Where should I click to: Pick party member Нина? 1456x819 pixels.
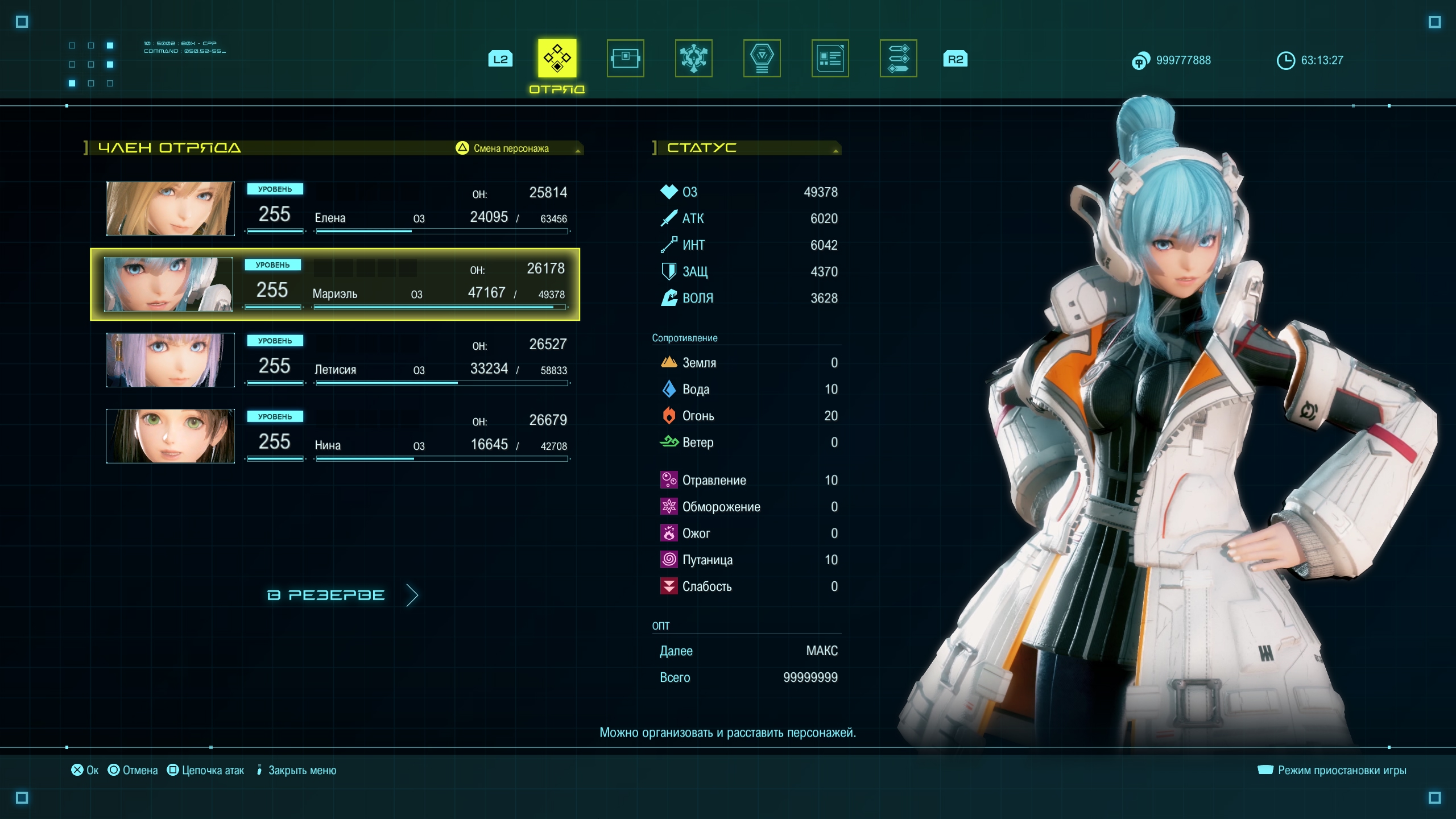[398, 436]
